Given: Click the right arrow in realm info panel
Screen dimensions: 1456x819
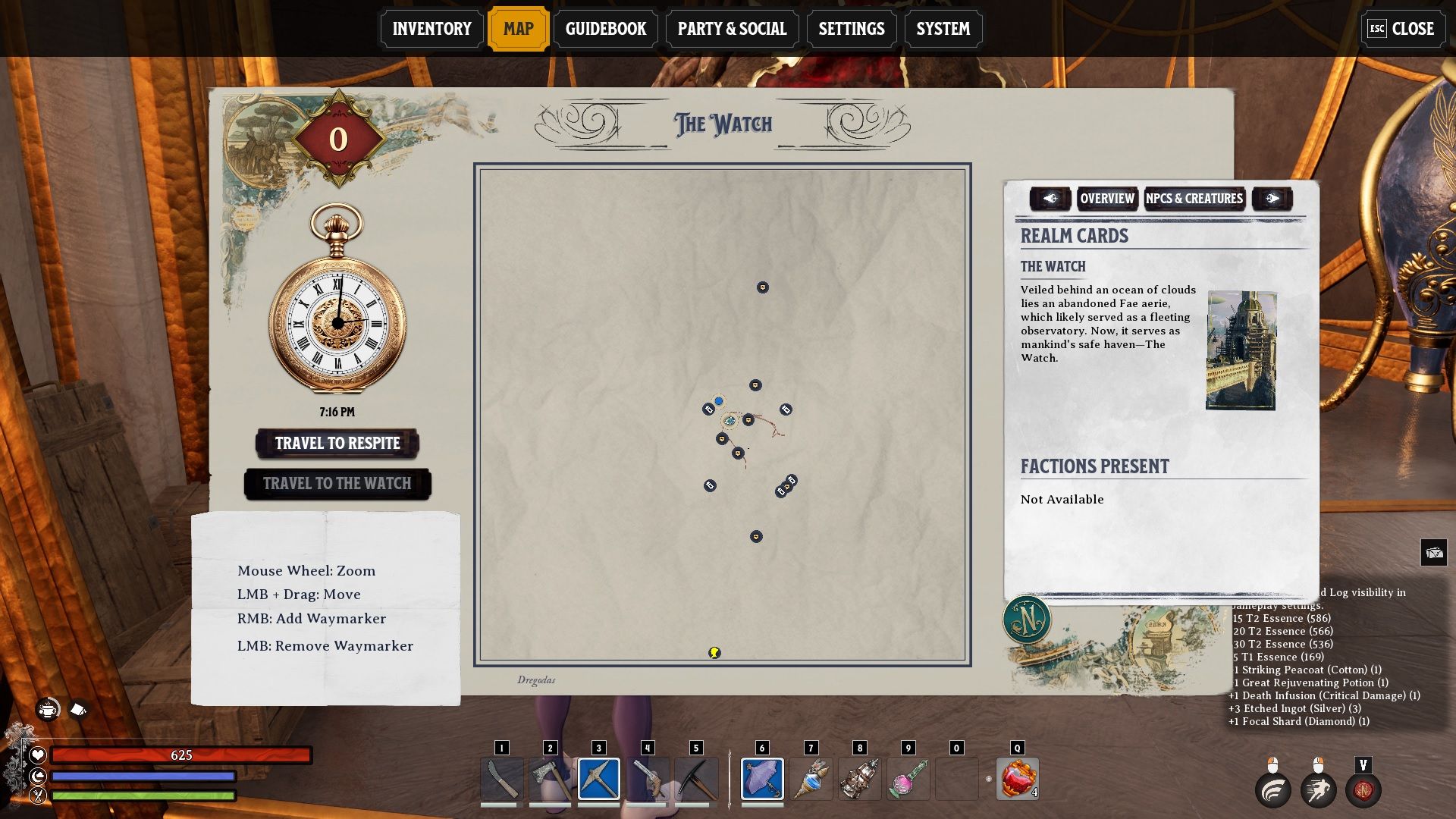Looking at the screenshot, I should pos(1272,199).
